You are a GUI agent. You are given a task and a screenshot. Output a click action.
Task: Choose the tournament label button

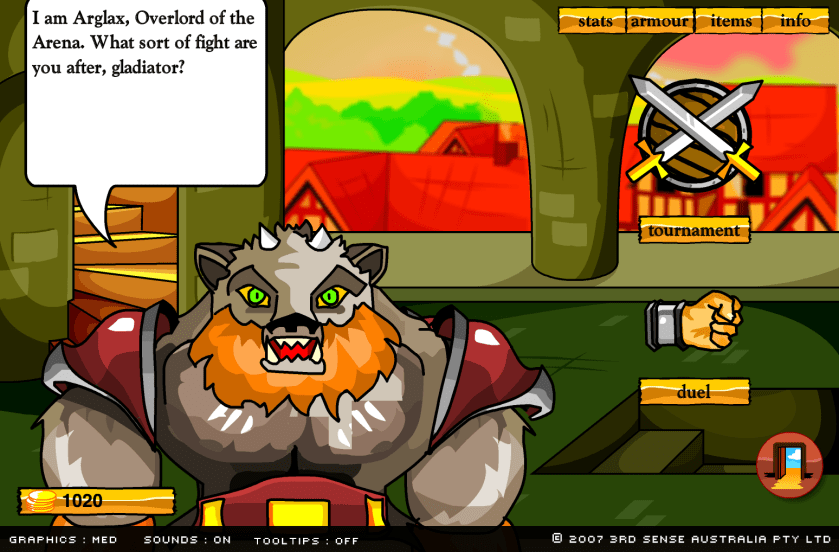point(694,230)
